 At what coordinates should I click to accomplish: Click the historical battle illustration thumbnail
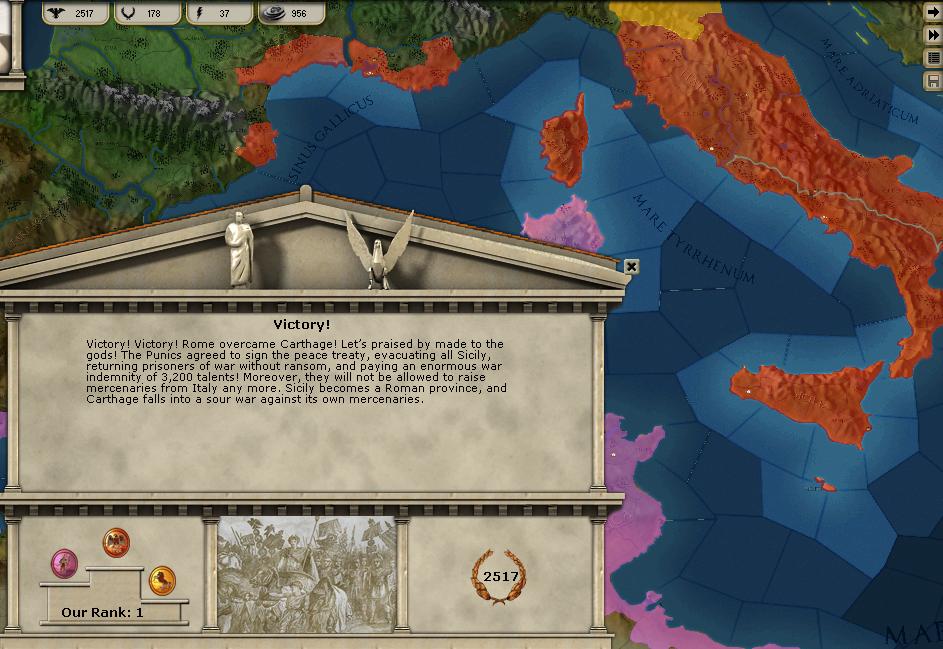click(x=305, y=575)
